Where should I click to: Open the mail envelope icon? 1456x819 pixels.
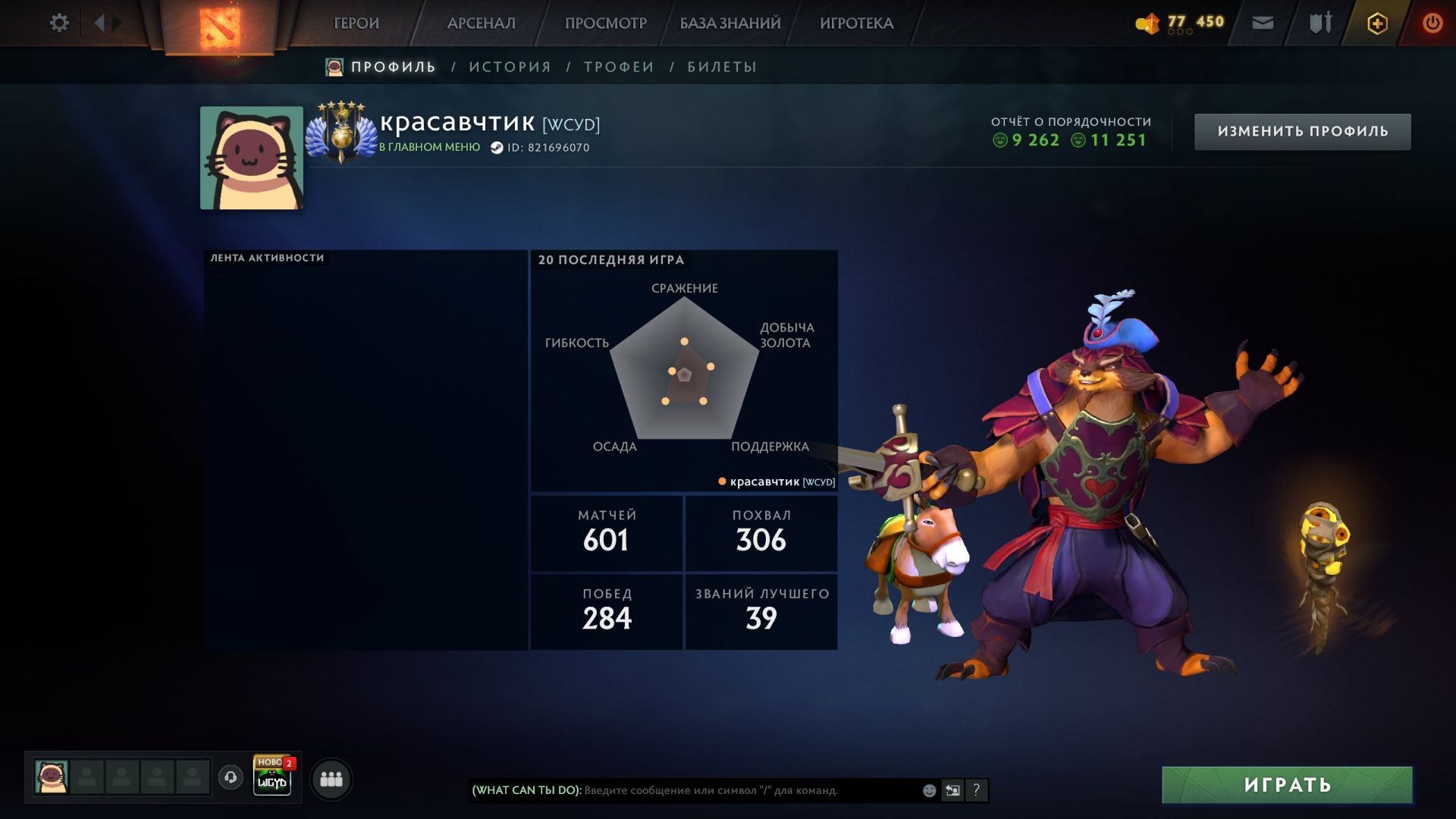tap(1263, 24)
